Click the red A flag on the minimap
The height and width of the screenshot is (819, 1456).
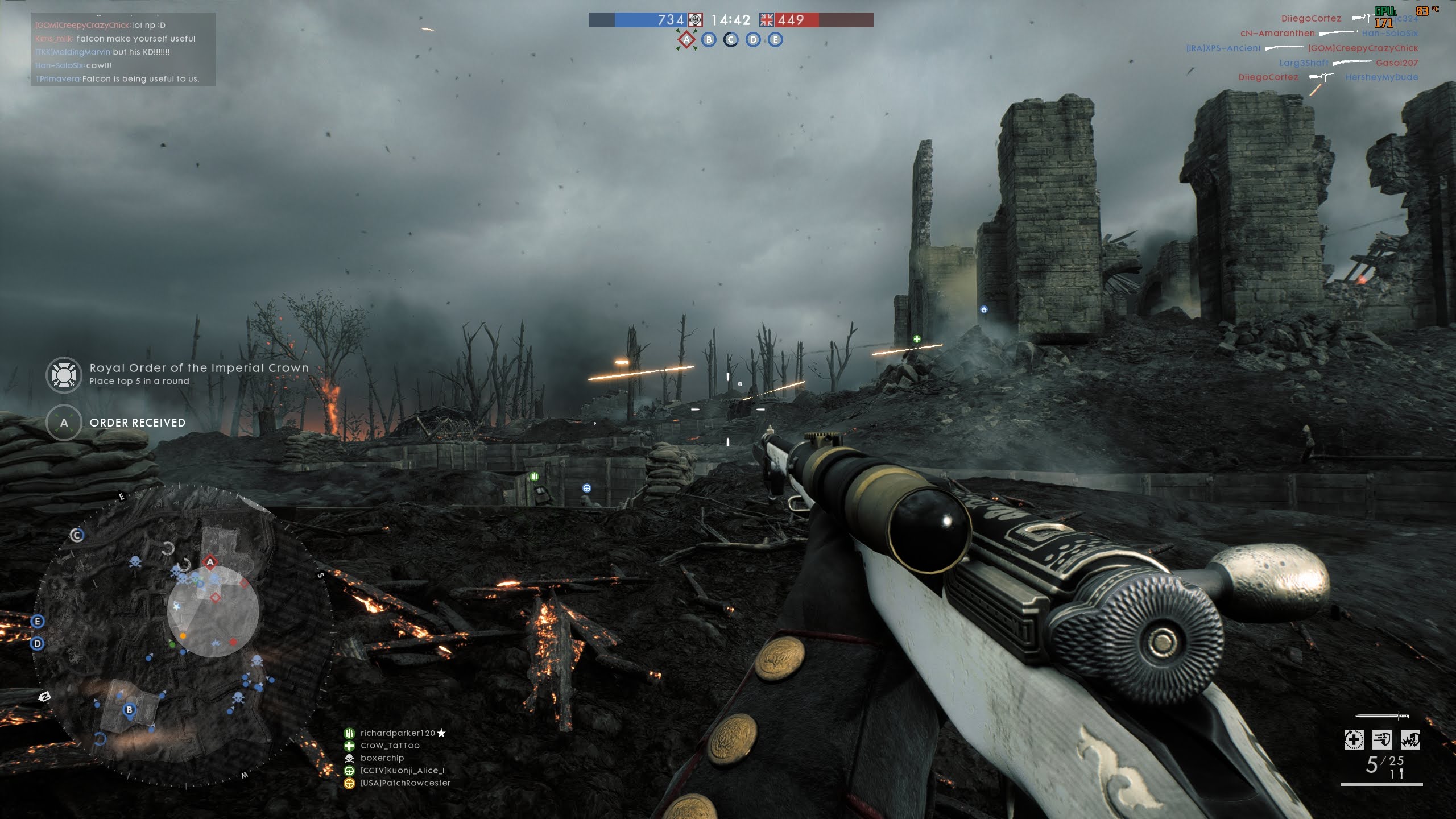pyautogui.click(x=210, y=562)
